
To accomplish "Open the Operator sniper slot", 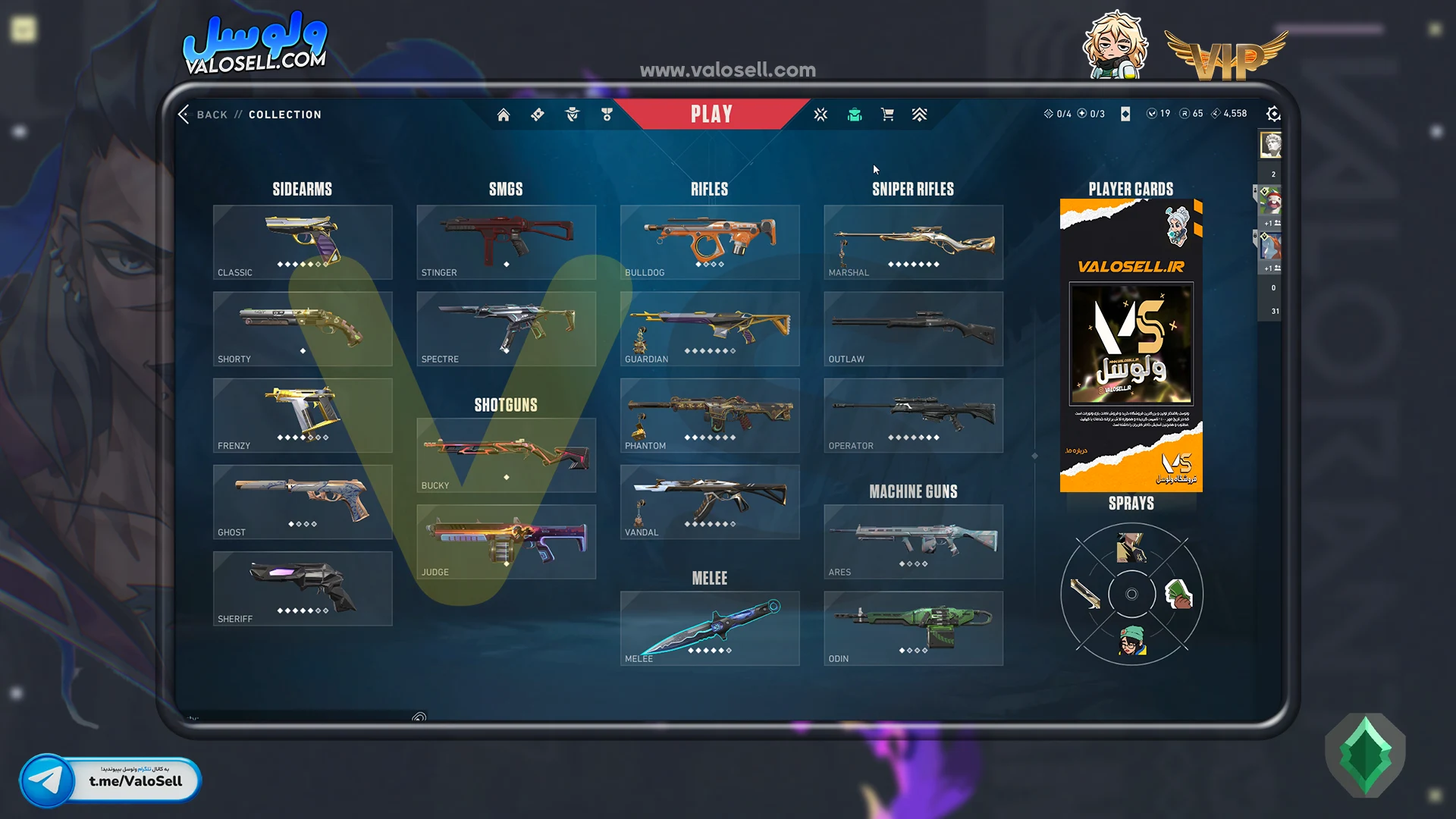I will [913, 415].
